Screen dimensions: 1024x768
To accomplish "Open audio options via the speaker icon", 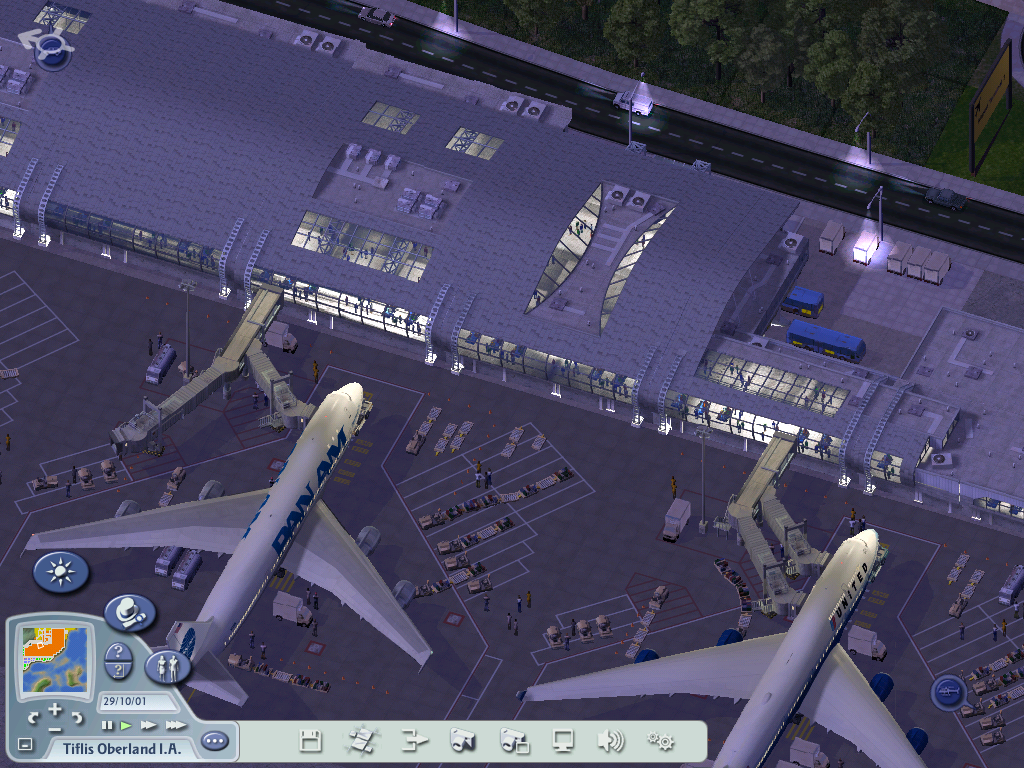I will [x=610, y=741].
